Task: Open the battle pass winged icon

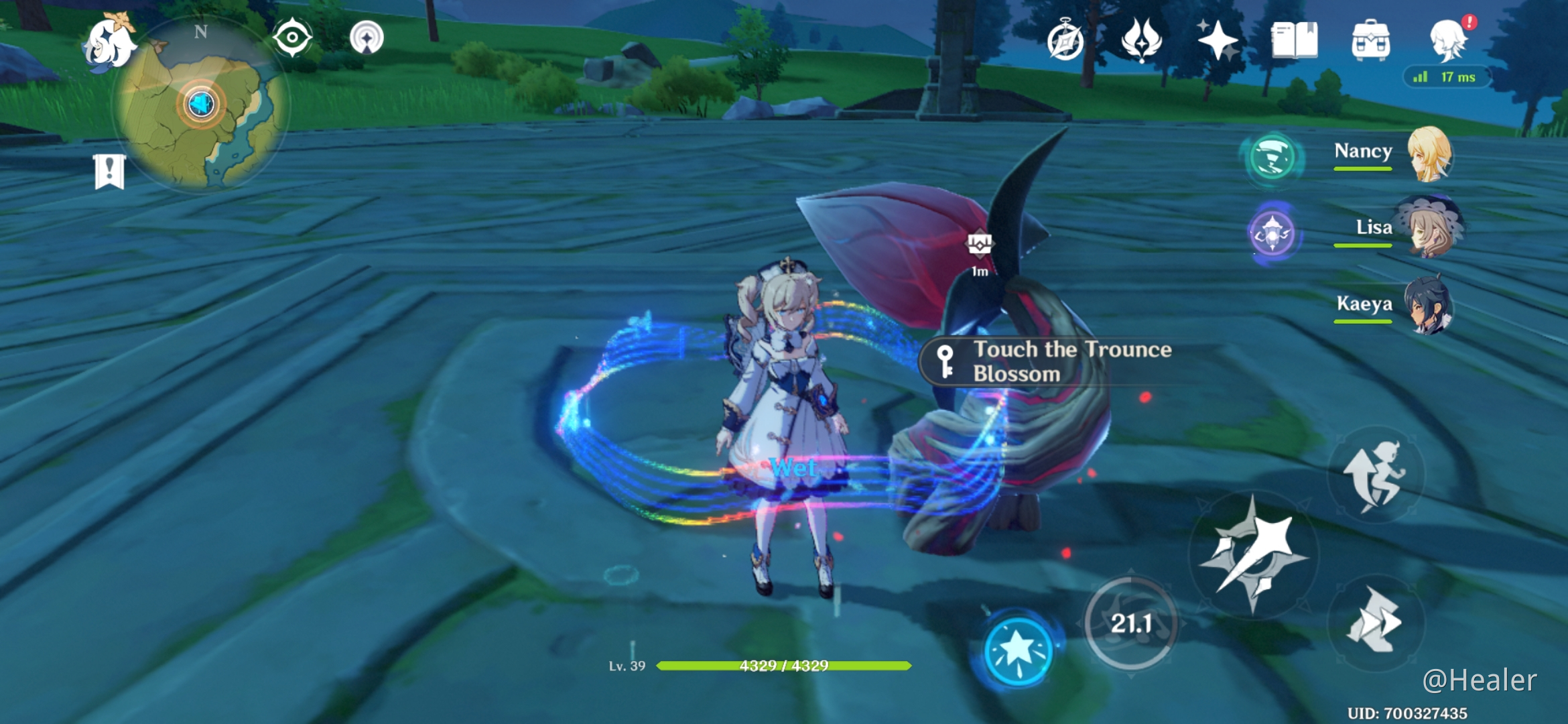Action: click(x=1141, y=40)
